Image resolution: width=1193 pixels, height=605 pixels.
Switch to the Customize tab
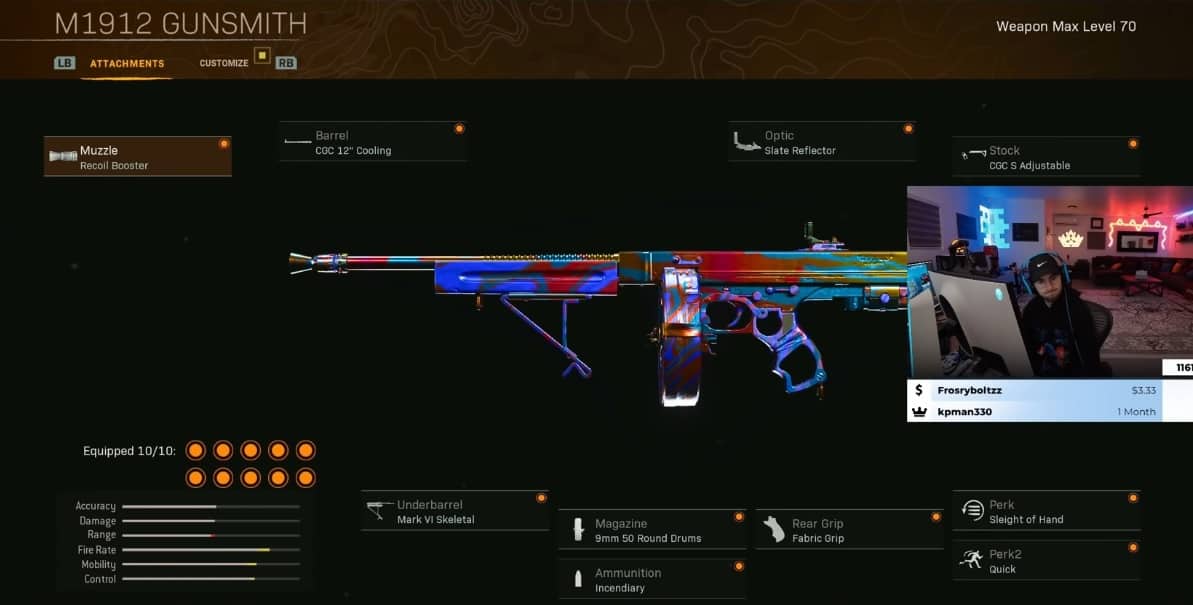(x=224, y=63)
